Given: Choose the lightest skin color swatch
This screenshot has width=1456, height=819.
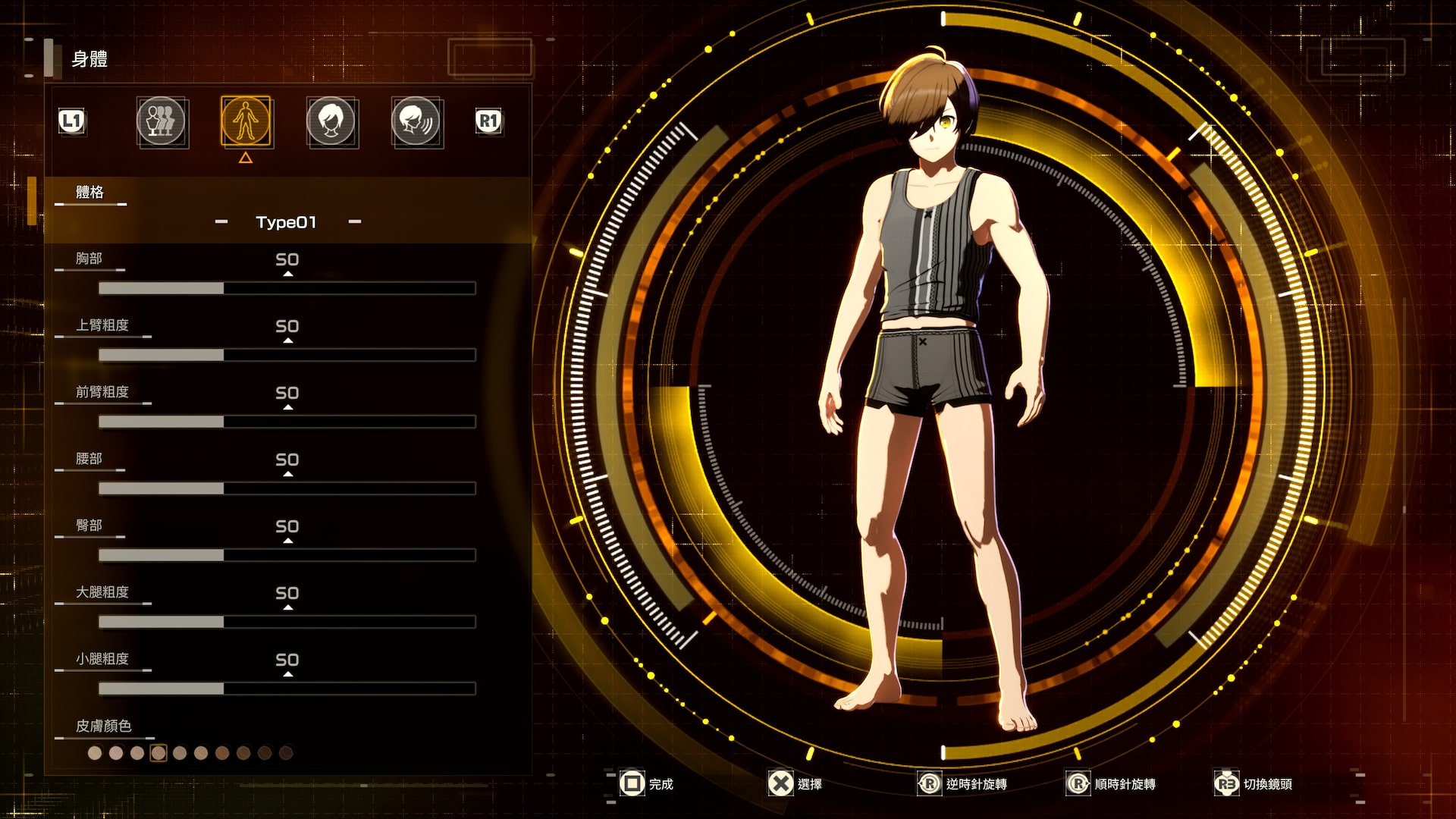Looking at the screenshot, I should (x=95, y=753).
